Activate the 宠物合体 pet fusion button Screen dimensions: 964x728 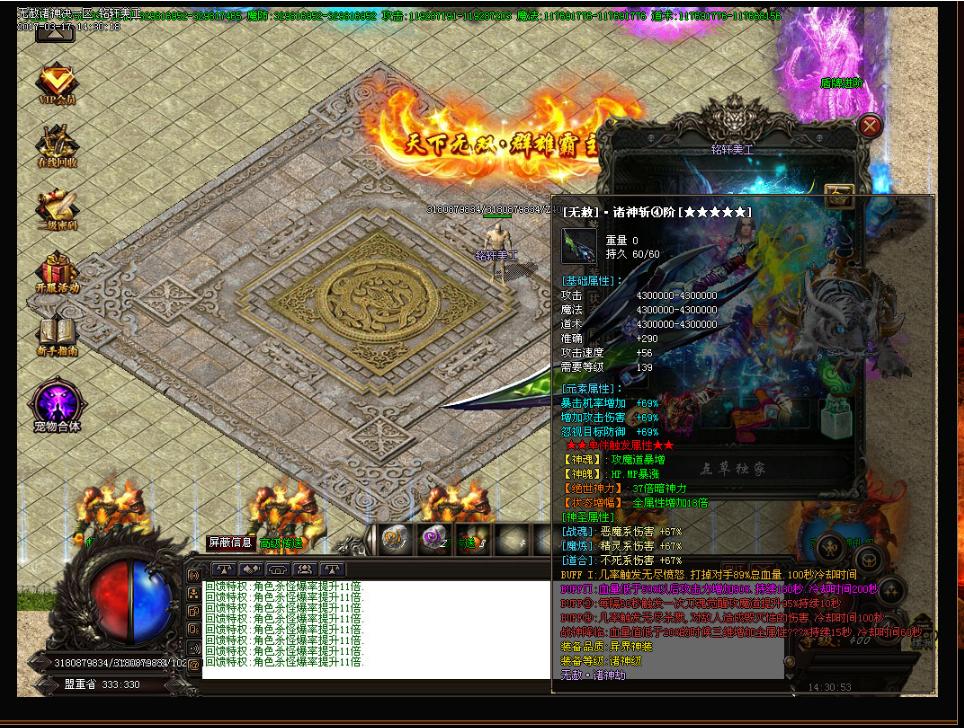tap(57, 405)
